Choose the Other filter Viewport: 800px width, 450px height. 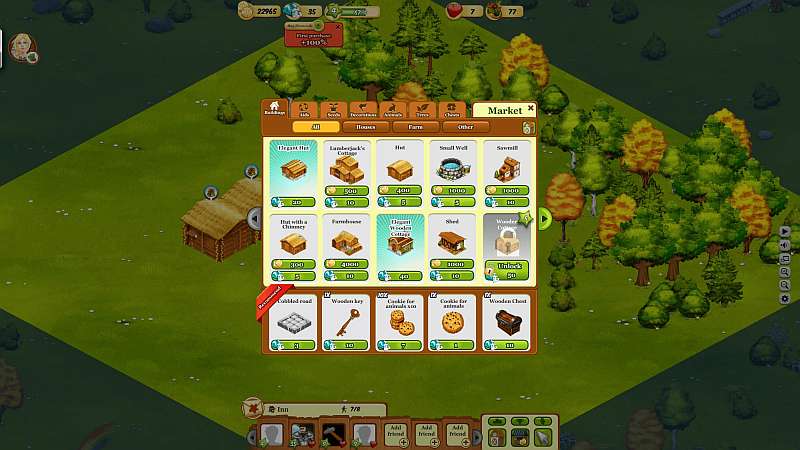tap(466, 127)
